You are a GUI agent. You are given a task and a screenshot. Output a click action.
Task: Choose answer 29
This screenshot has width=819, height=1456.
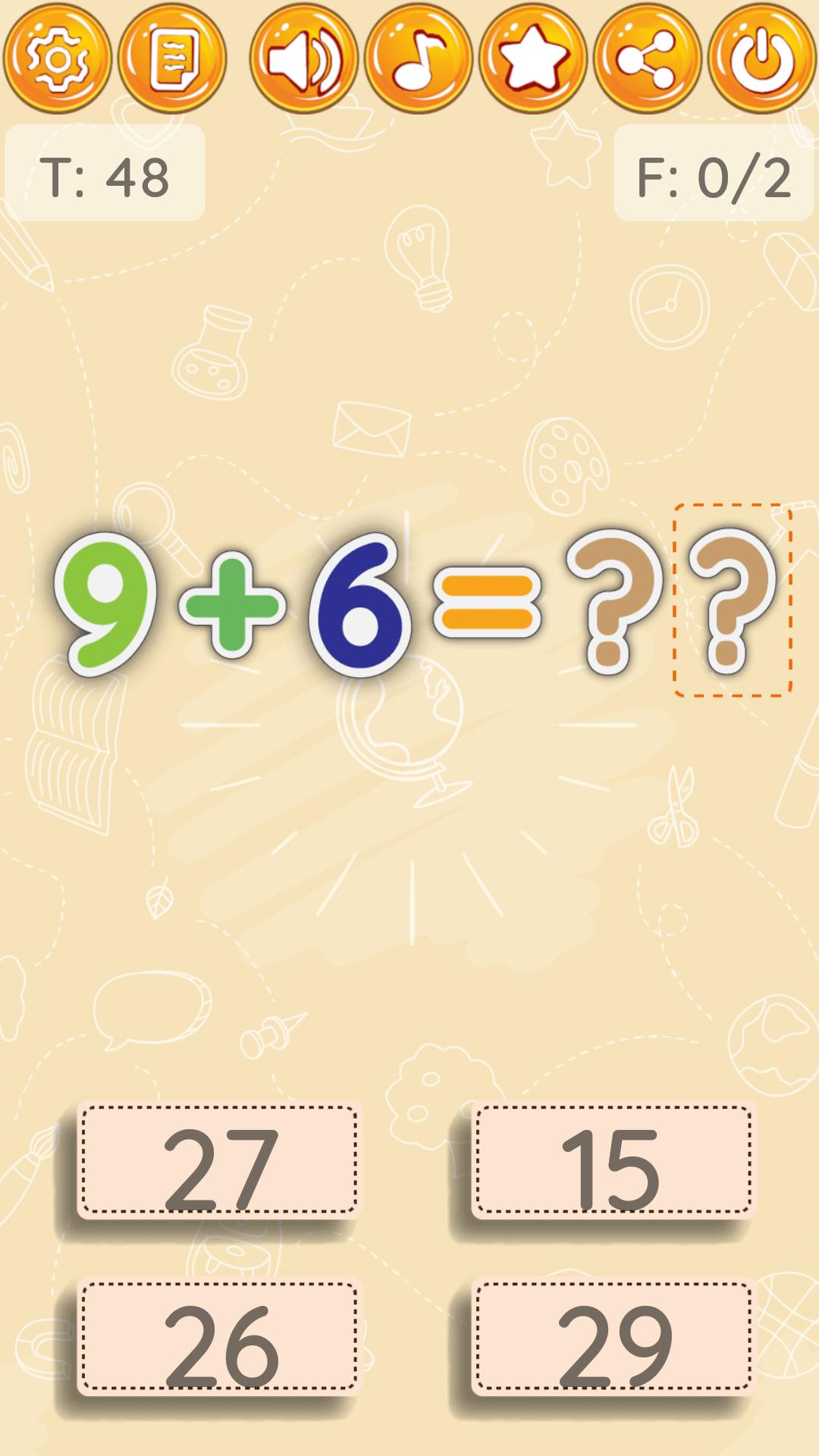tap(613, 1338)
